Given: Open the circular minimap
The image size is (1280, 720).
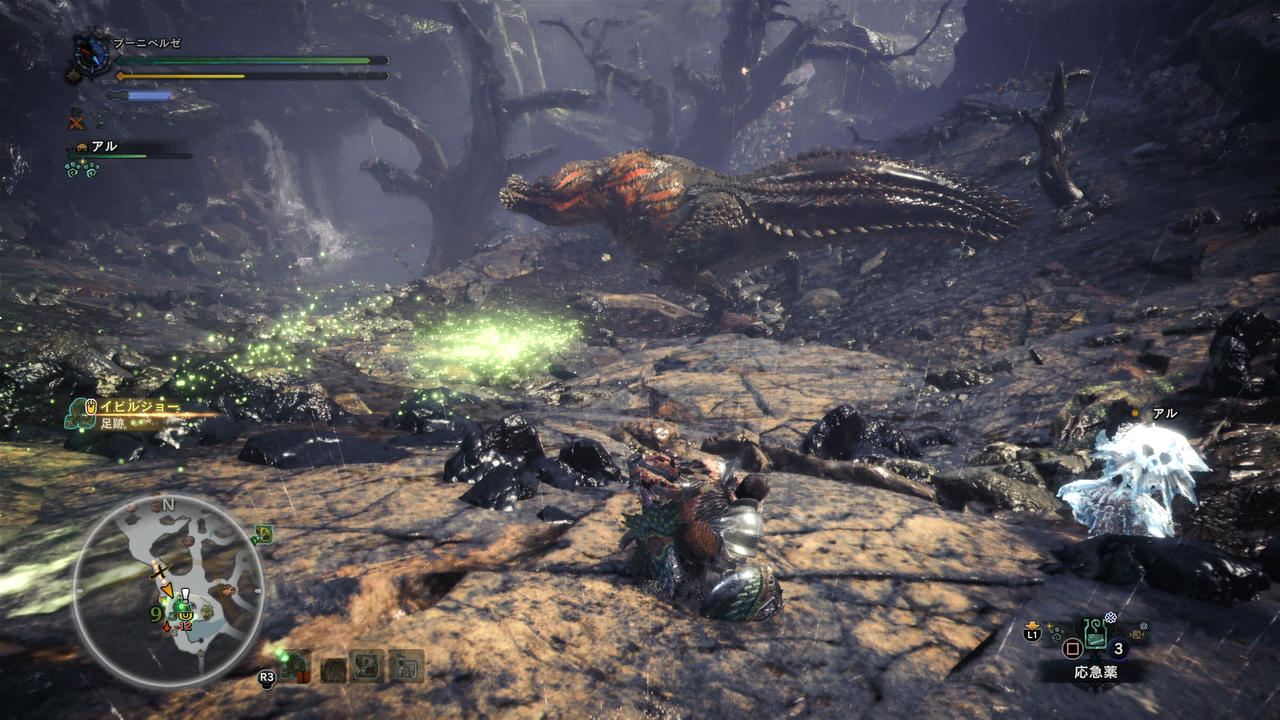Looking at the screenshot, I should (168, 591).
